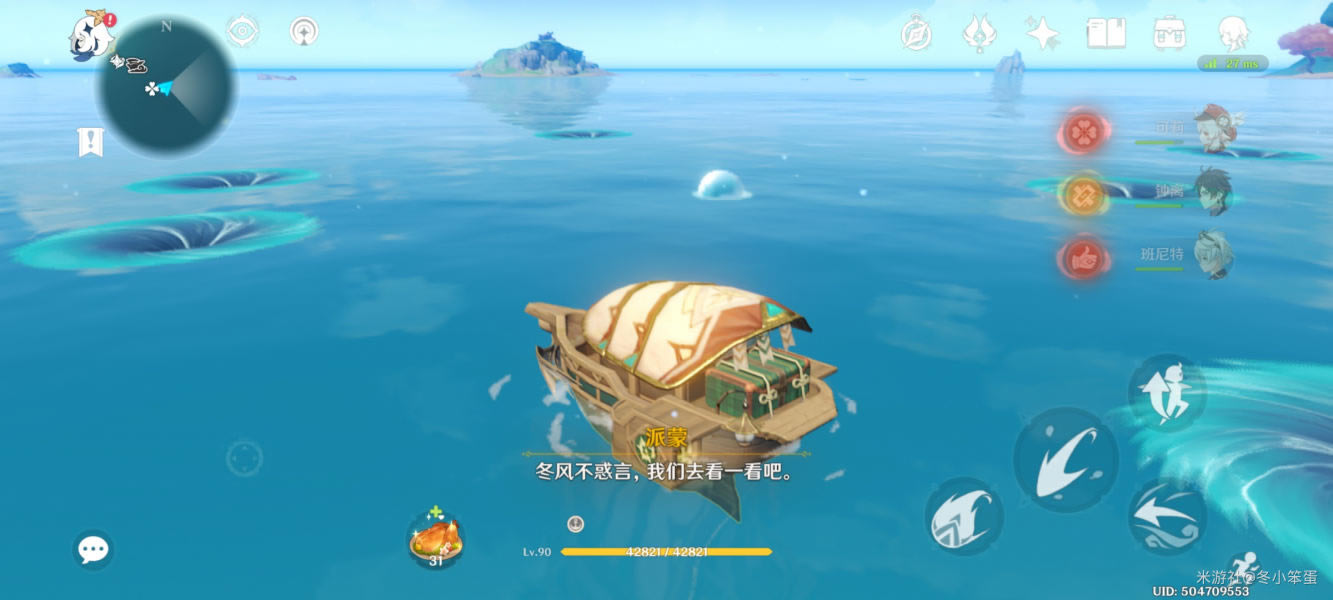Switch to party member 可莉

click(1213, 130)
